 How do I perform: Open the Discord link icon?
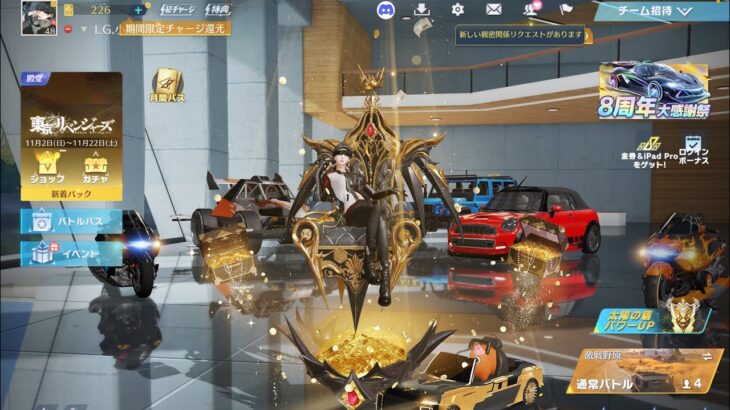[x=384, y=10]
